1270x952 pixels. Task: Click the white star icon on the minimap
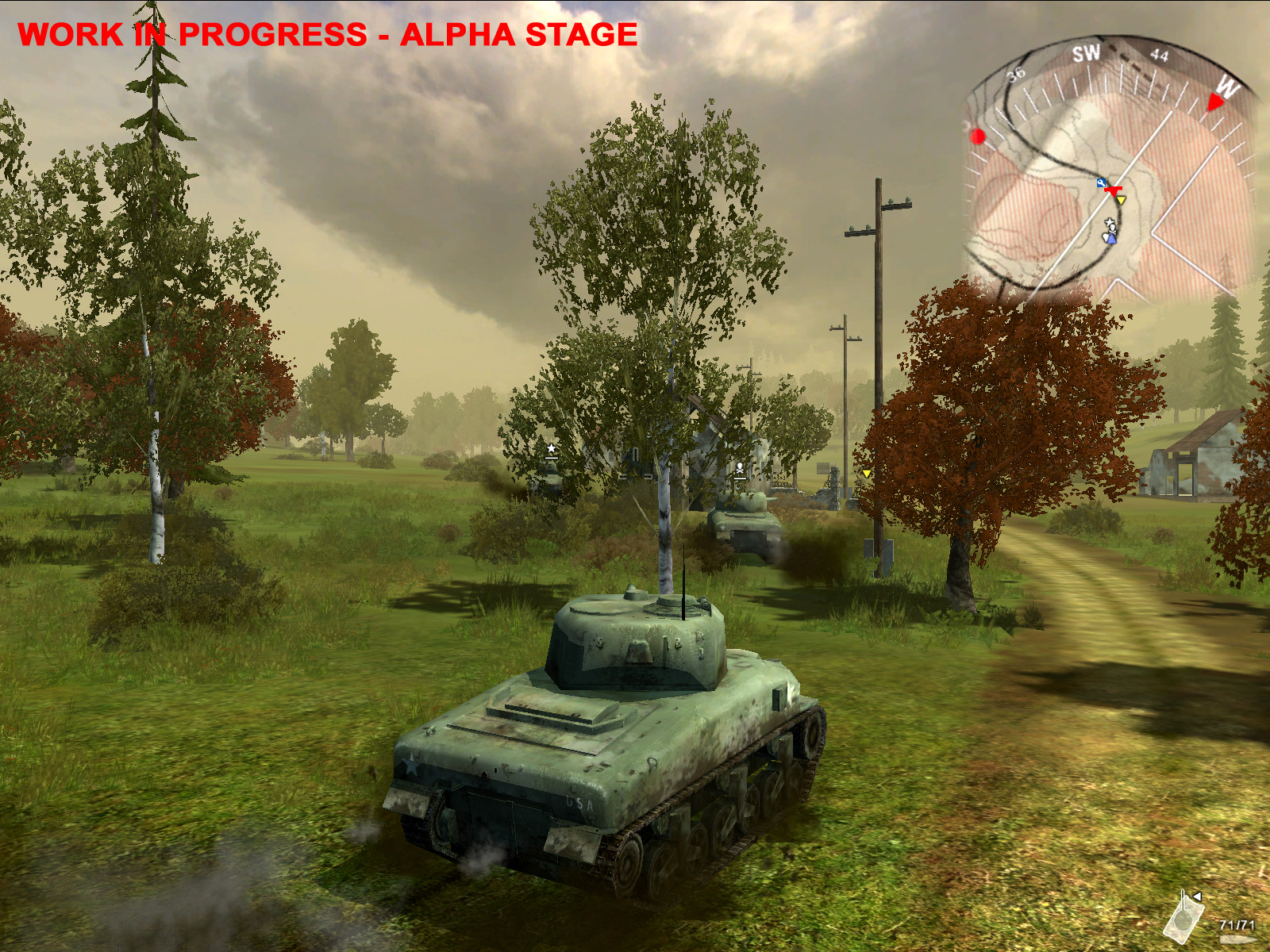(x=1110, y=221)
